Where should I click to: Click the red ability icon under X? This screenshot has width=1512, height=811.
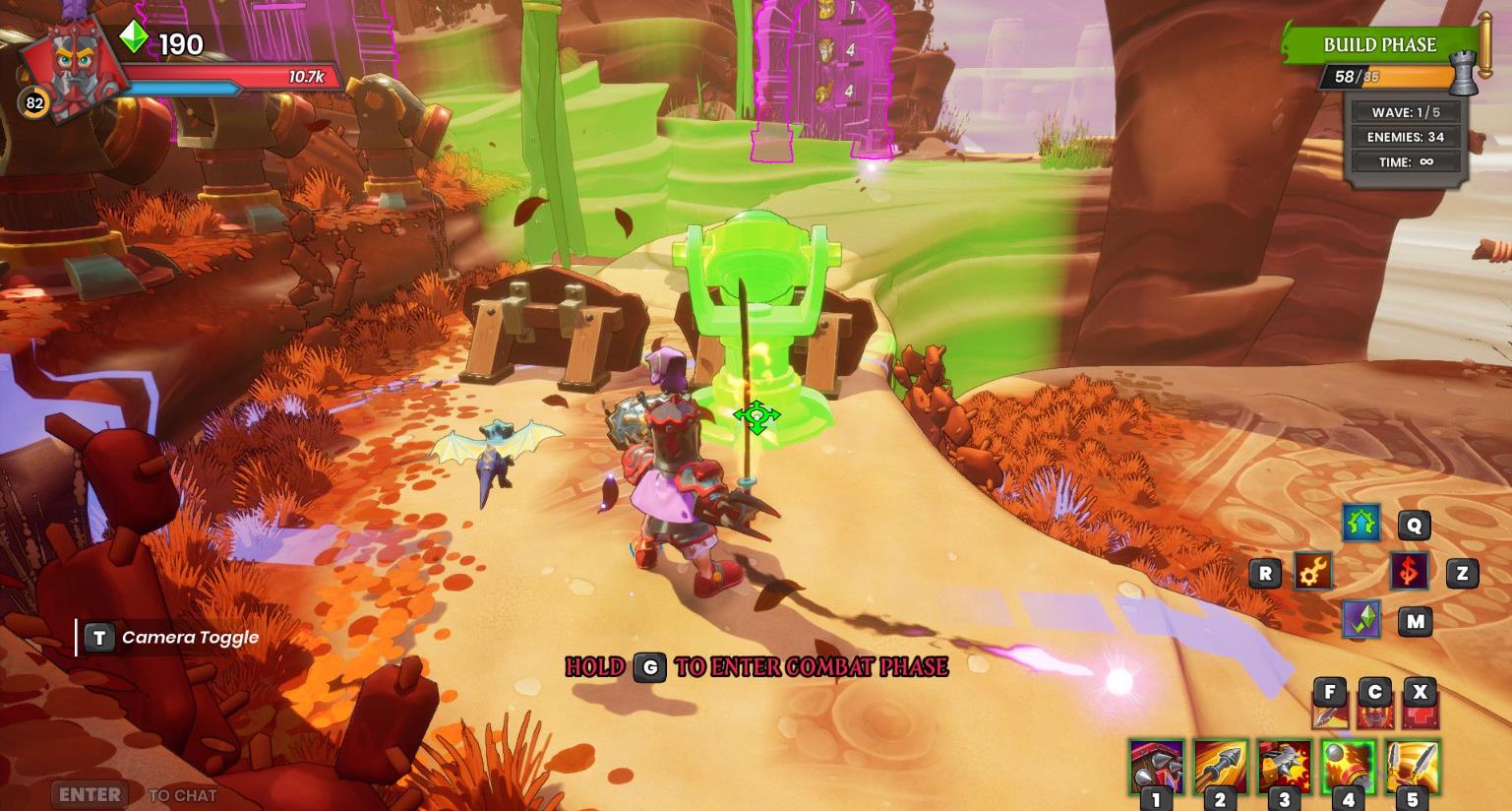pos(1421,705)
